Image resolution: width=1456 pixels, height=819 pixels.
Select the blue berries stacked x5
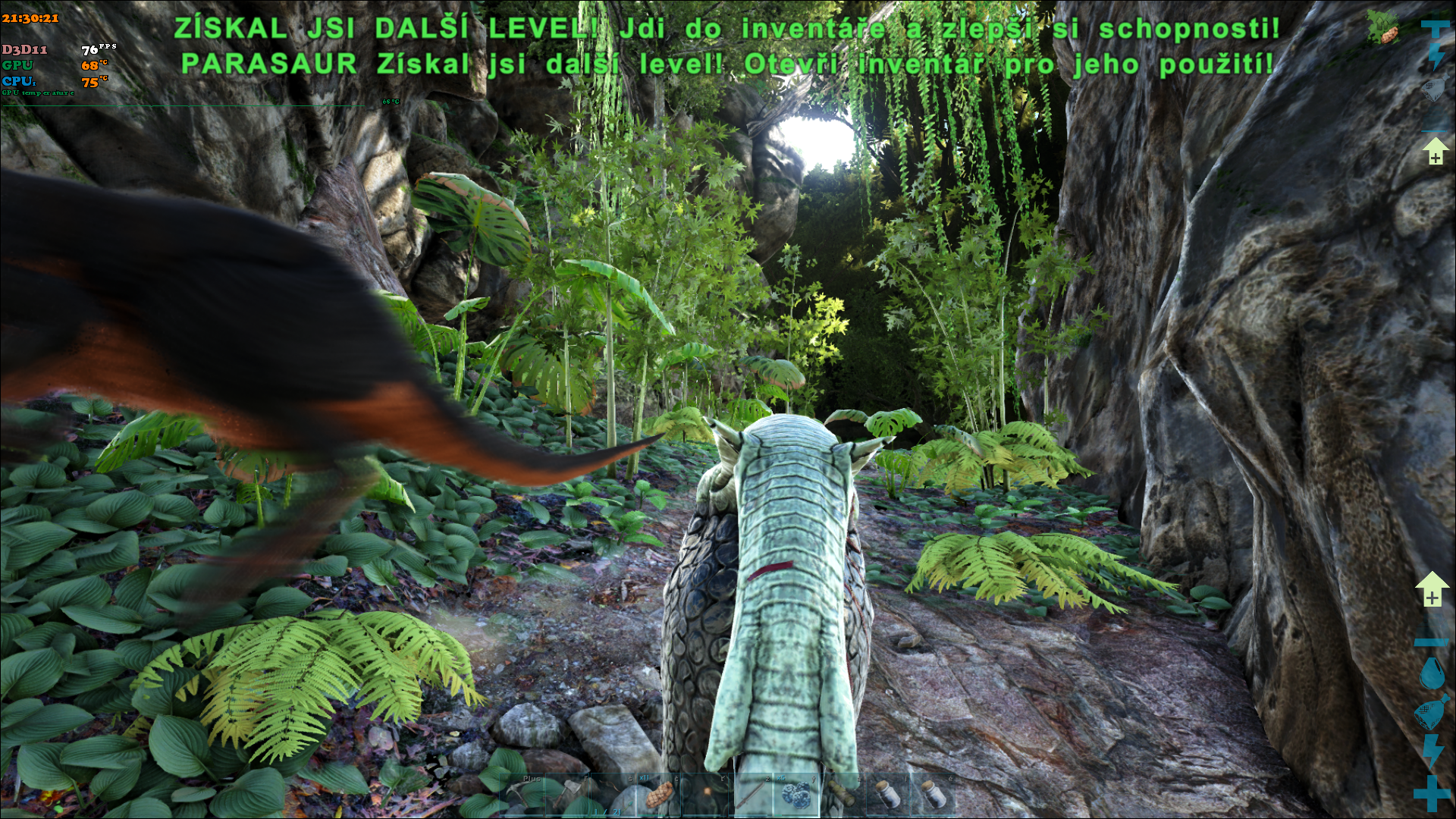pyautogui.click(x=796, y=795)
